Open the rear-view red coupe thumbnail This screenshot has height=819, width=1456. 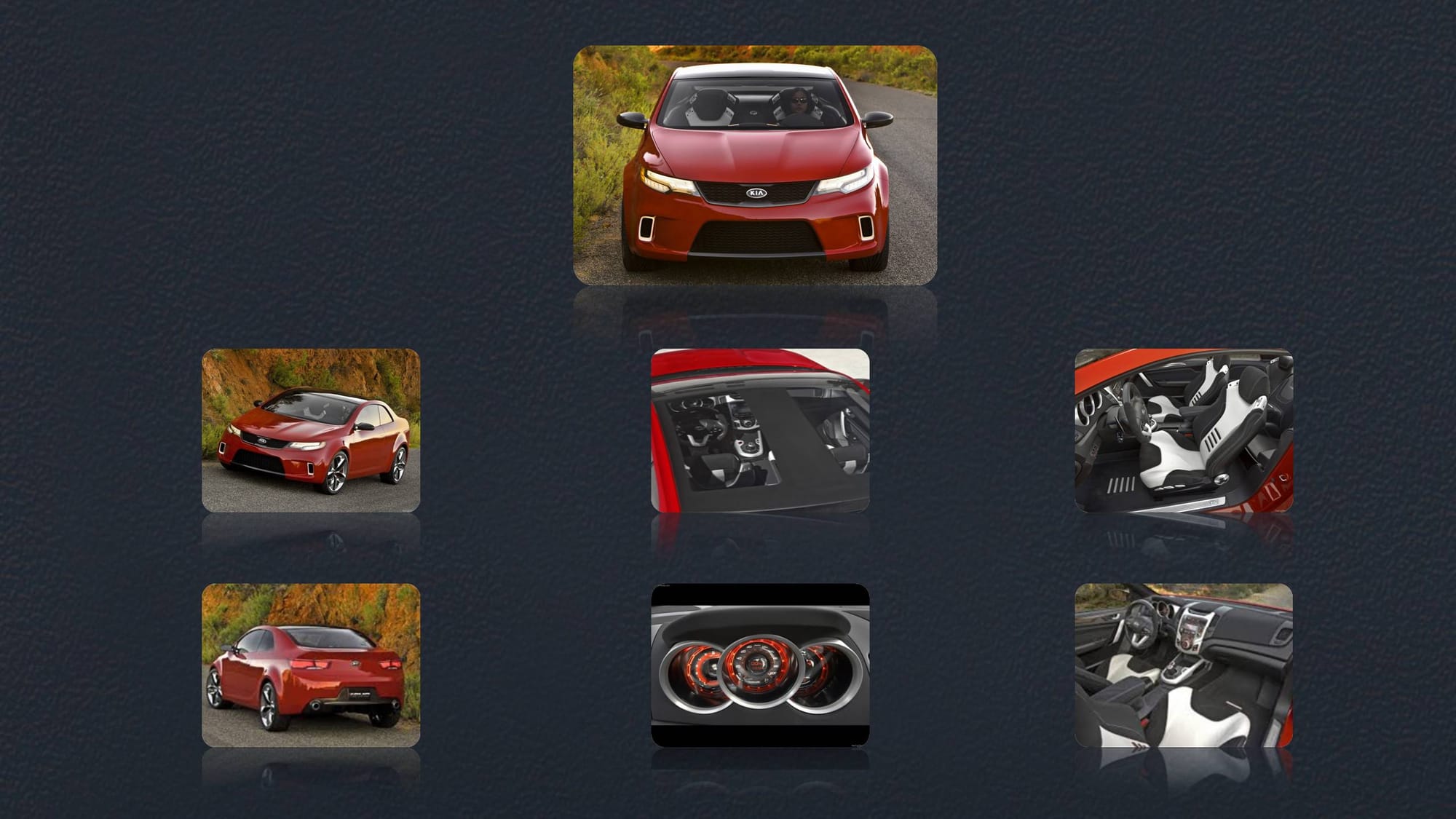click(x=311, y=665)
